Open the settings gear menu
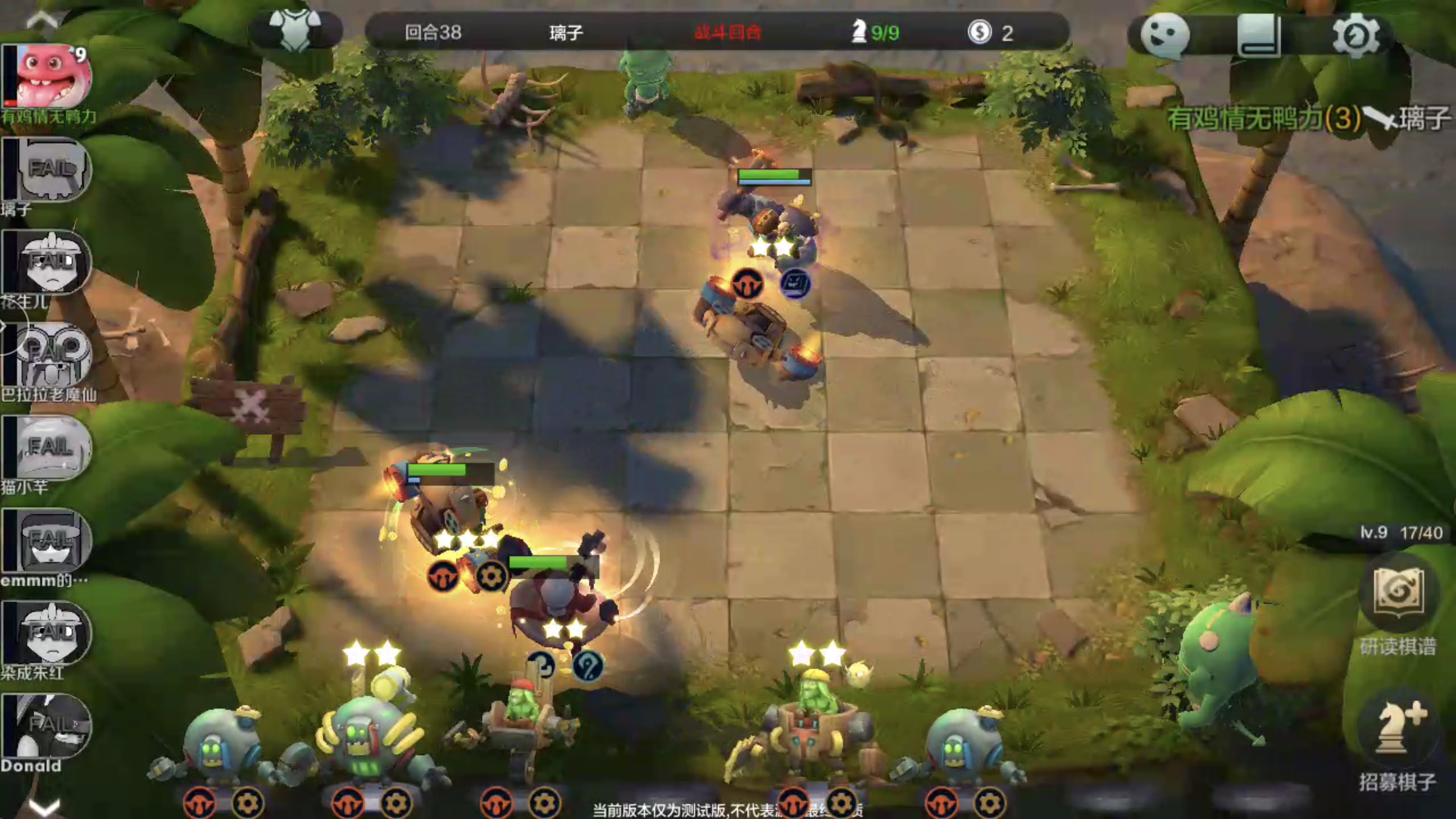This screenshot has width=1456, height=819. (x=1355, y=34)
